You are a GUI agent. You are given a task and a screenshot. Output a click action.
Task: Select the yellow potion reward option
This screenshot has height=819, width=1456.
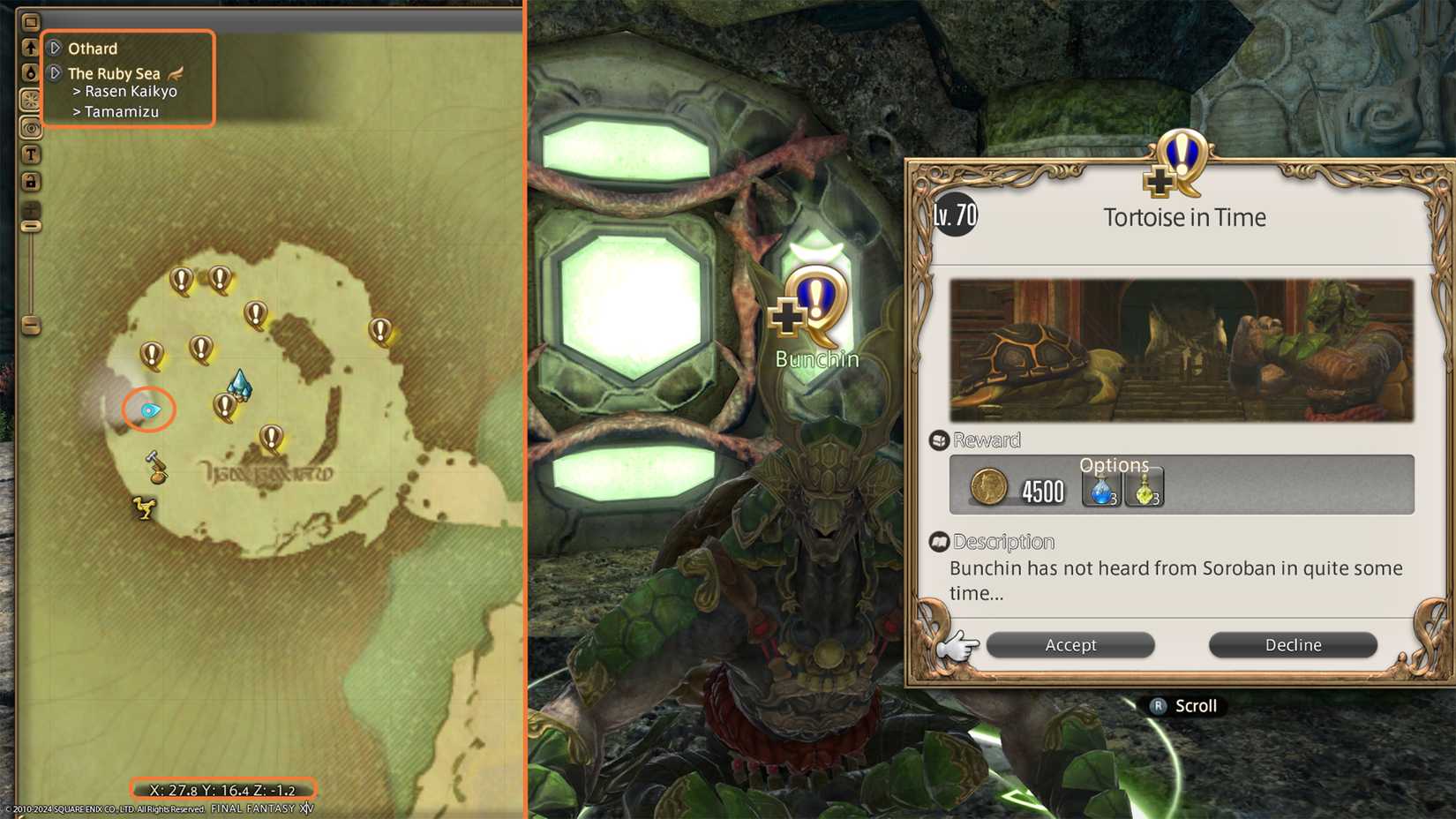(1145, 491)
